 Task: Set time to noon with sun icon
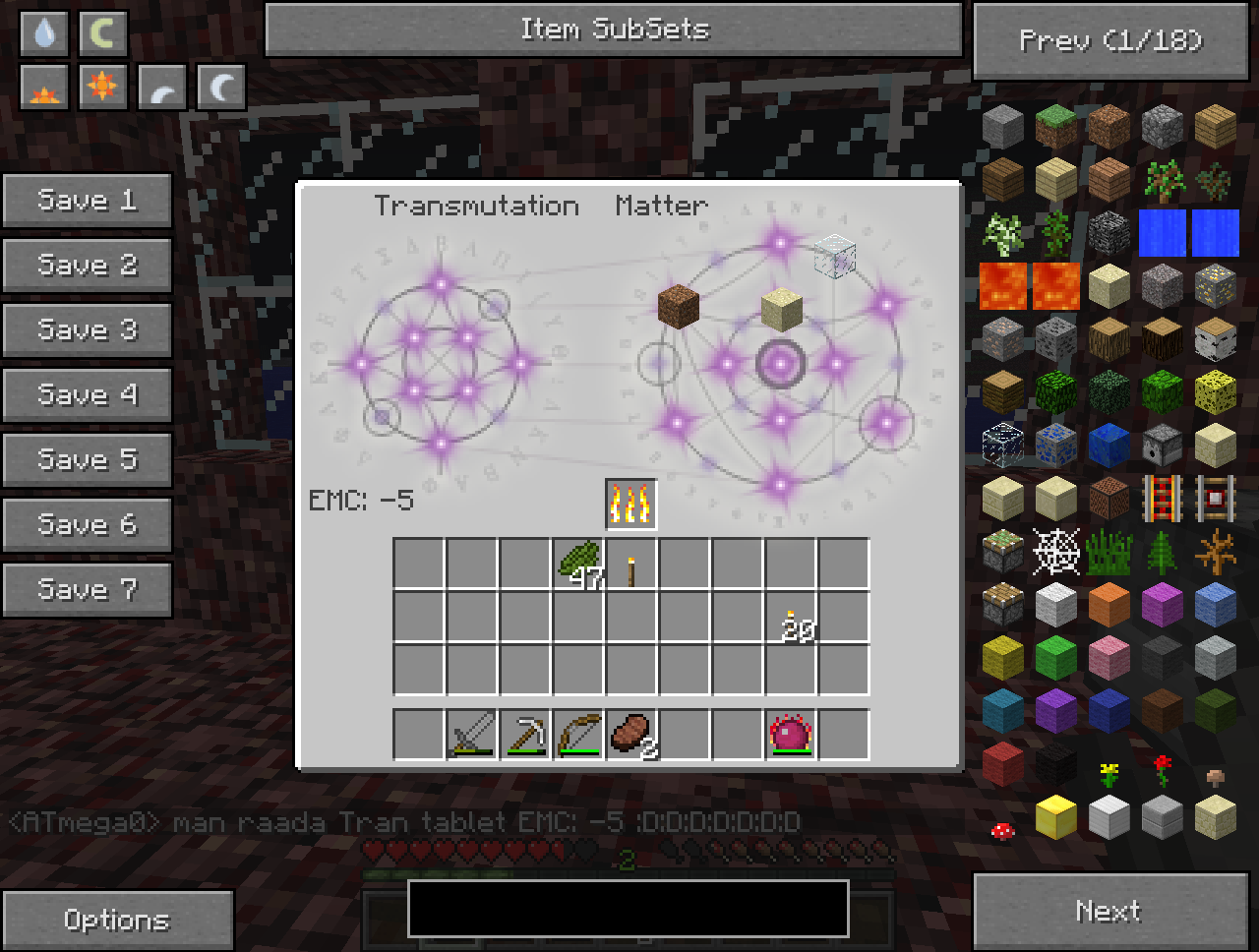click(102, 88)
